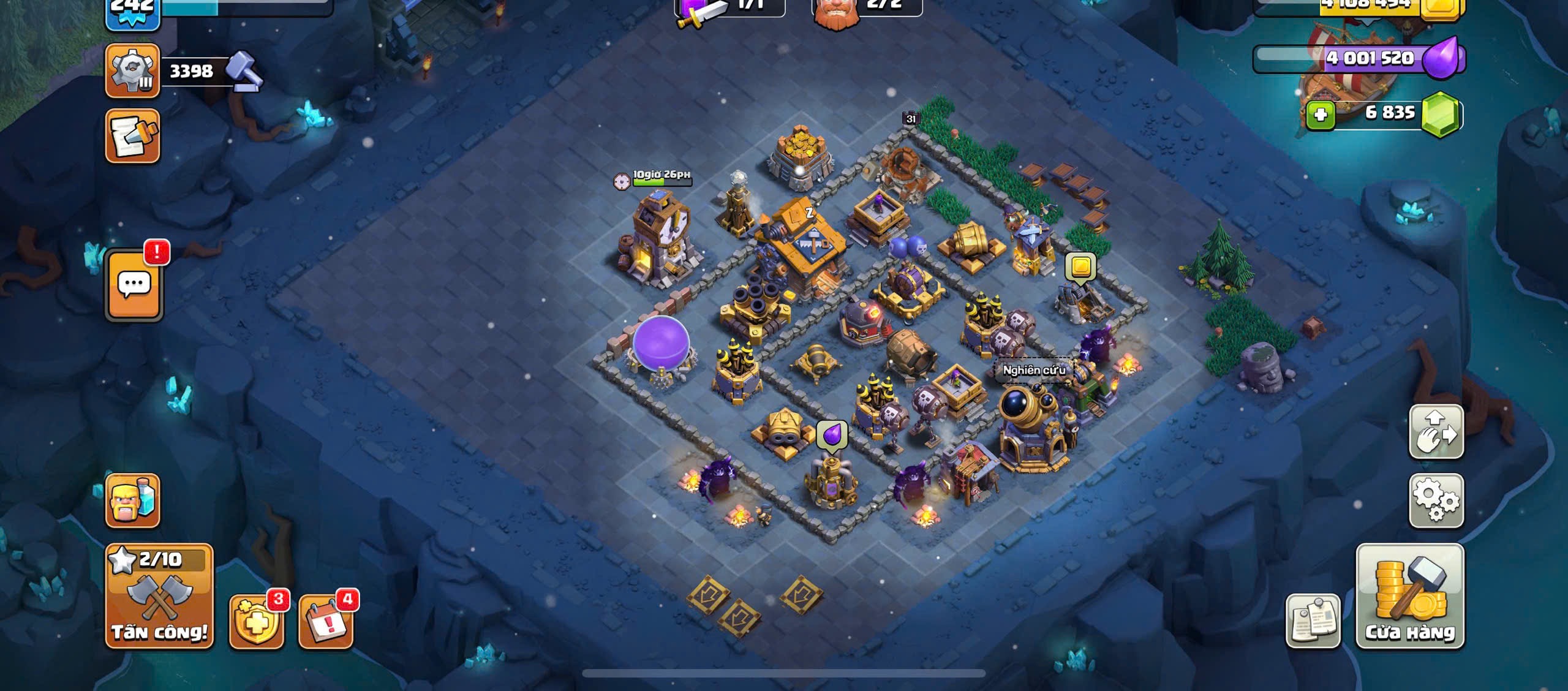Collect the gold bubble above the mine
This screenshot has width=1568, height=691.
coord(1080,268)
